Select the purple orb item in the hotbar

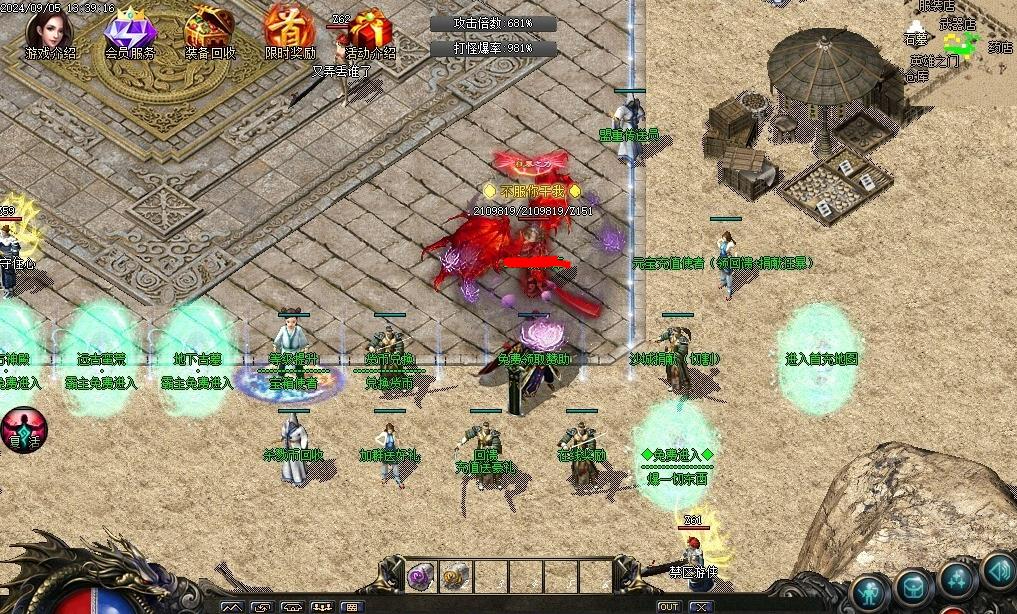coord(420,576)
